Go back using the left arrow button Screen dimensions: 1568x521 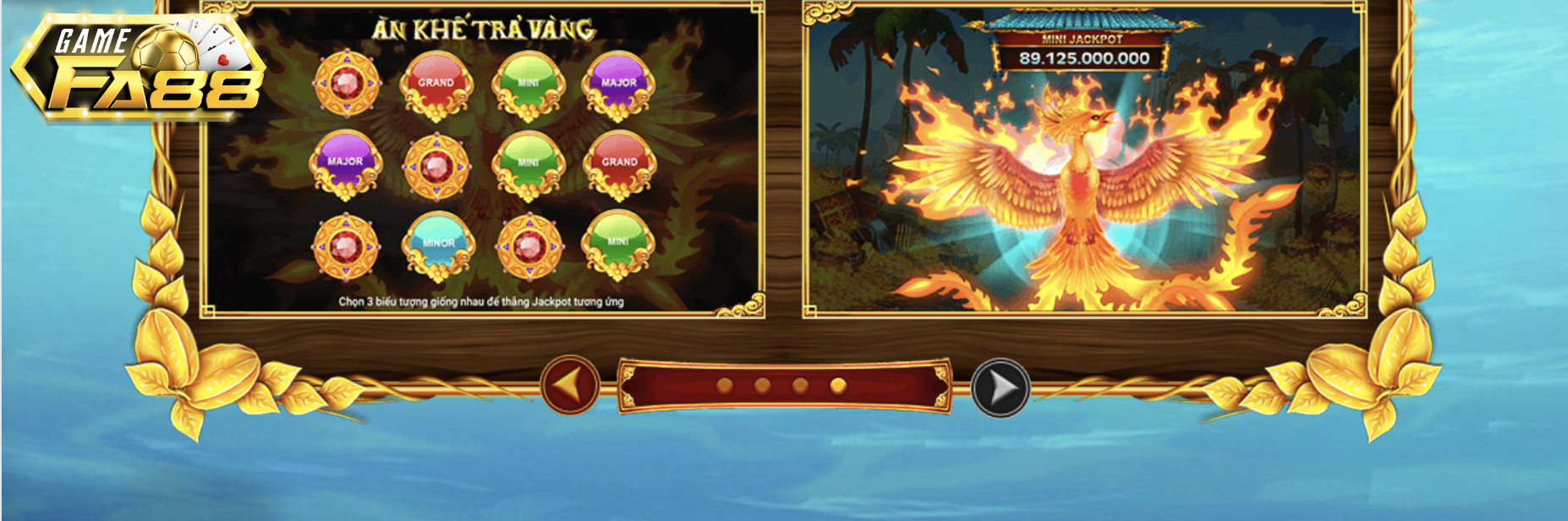[570, 386]
